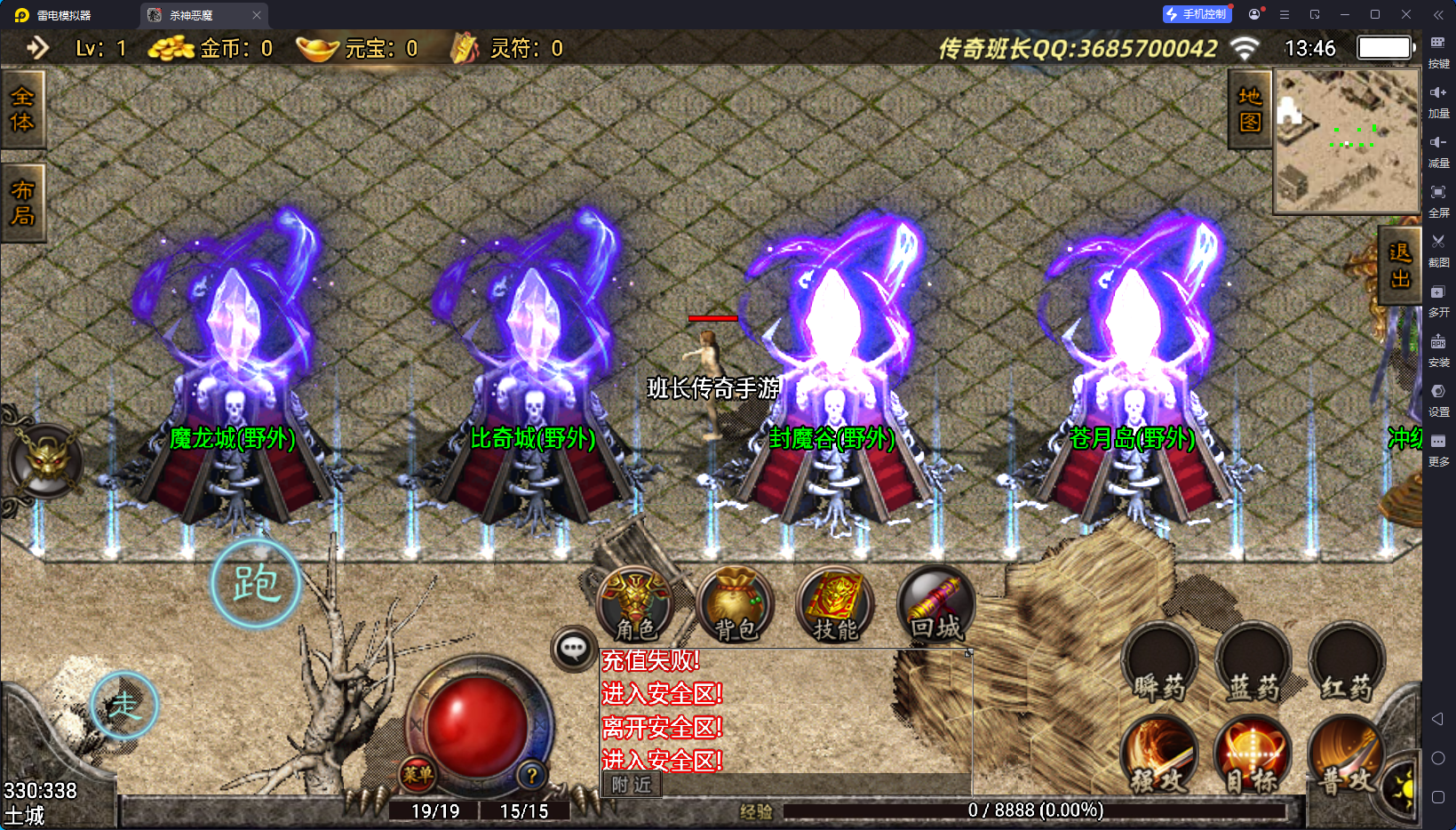
Task: Open the 背包 bag inventory
Action: pyautogui.click(x=736, y=604)
